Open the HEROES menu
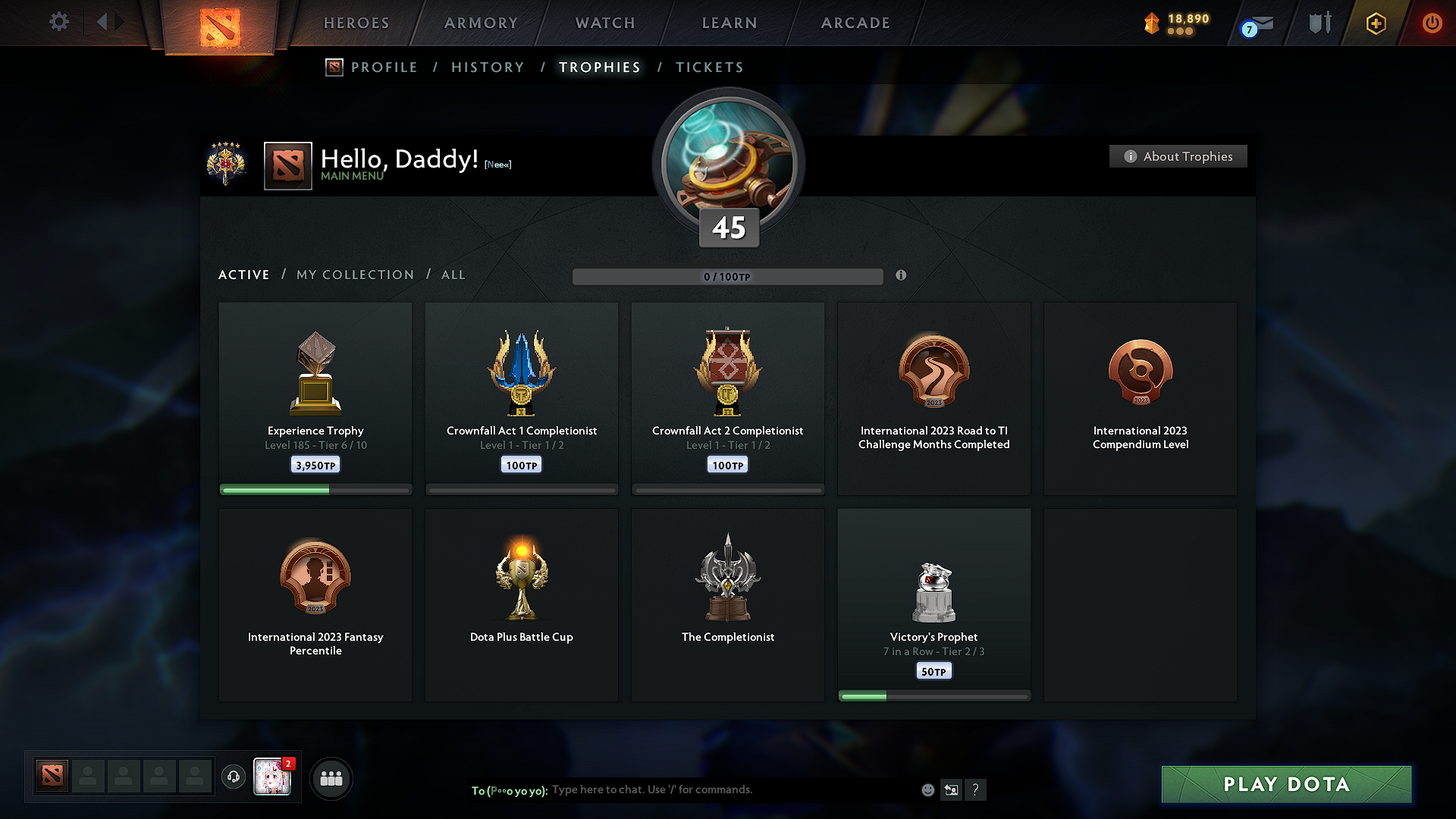 coord(356,23)
